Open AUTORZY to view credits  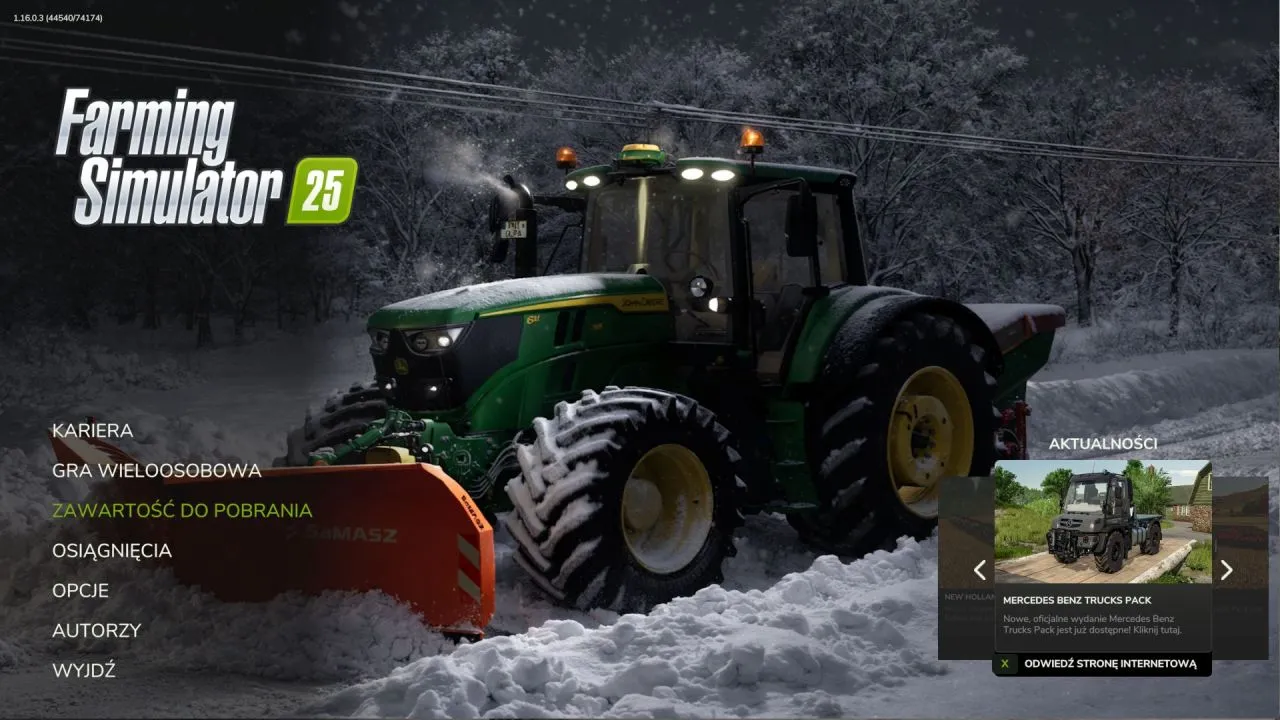96,630
